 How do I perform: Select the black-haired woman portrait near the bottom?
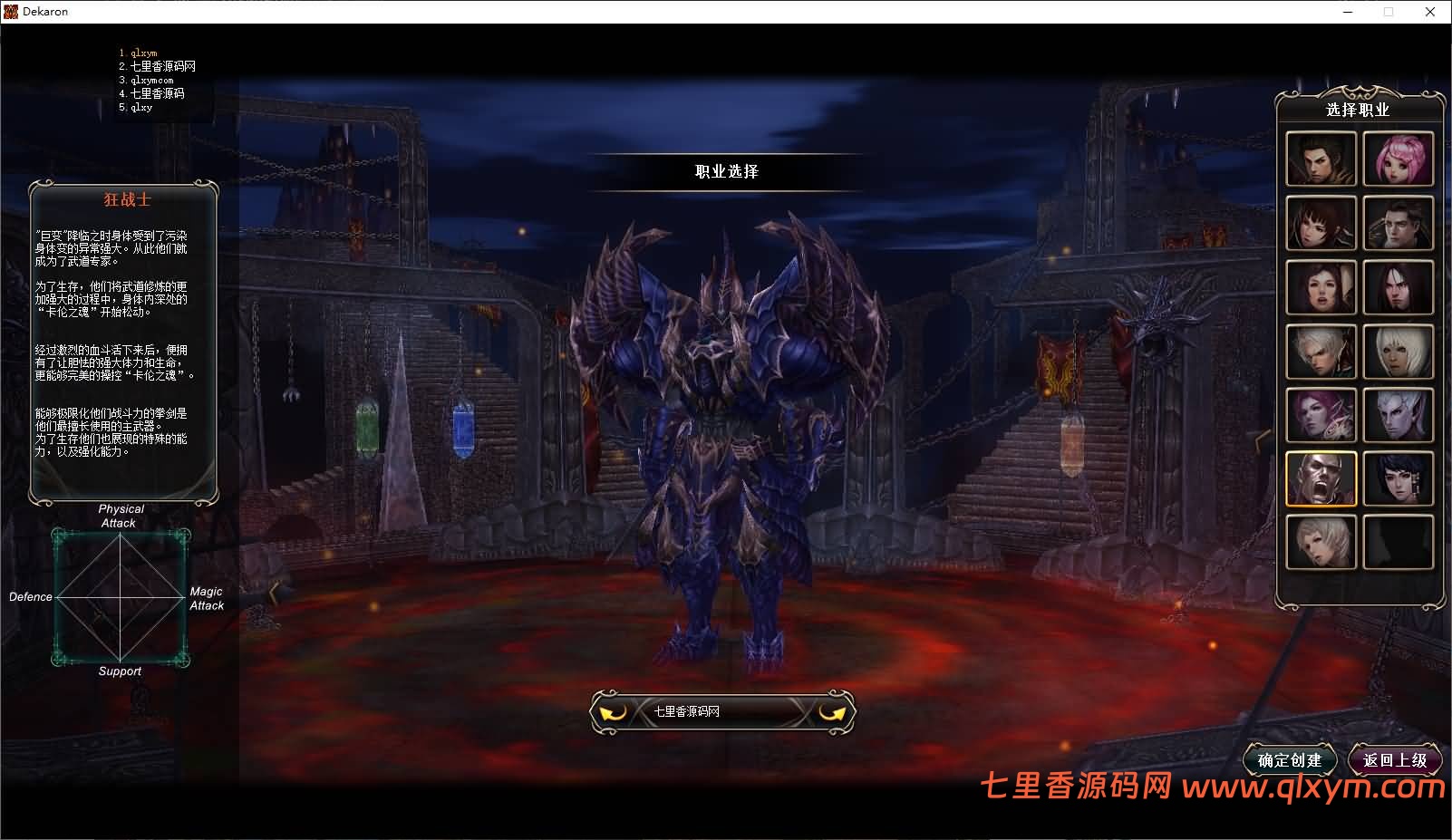(1399, 478)
